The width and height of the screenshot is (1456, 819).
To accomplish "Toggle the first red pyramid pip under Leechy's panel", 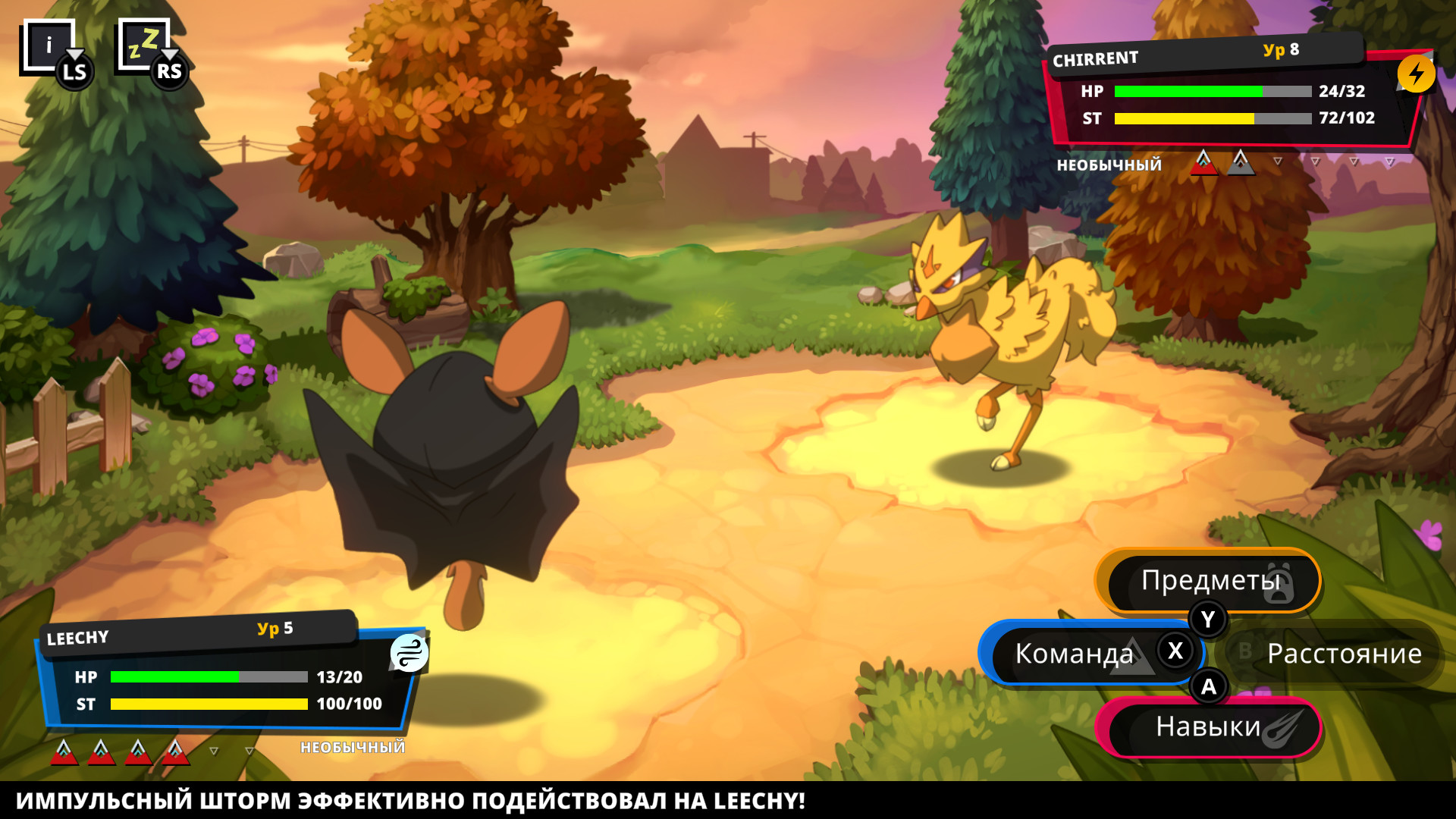I will click(x=63, y=751).
